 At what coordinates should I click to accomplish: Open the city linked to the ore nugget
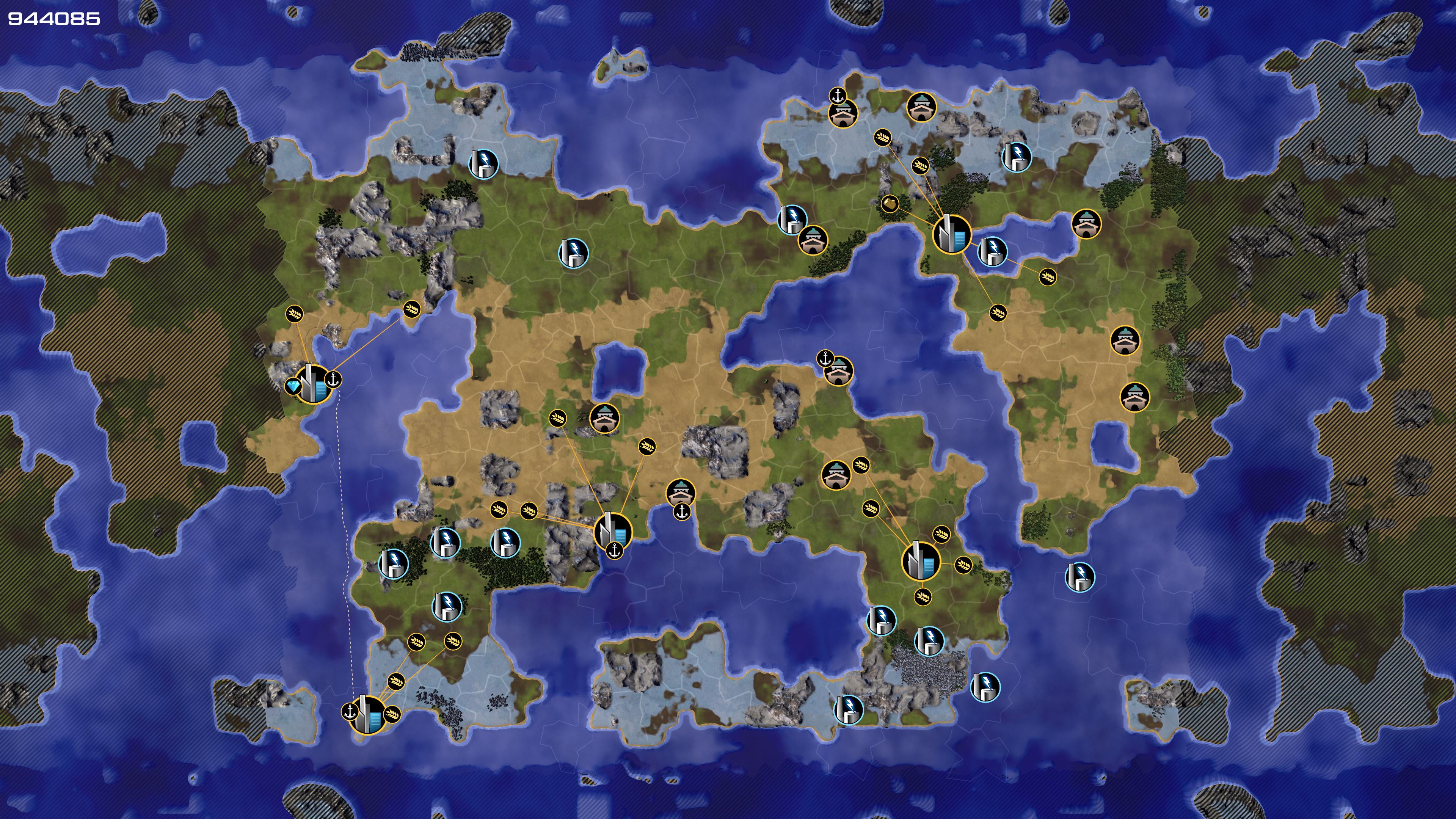[952, 234]
